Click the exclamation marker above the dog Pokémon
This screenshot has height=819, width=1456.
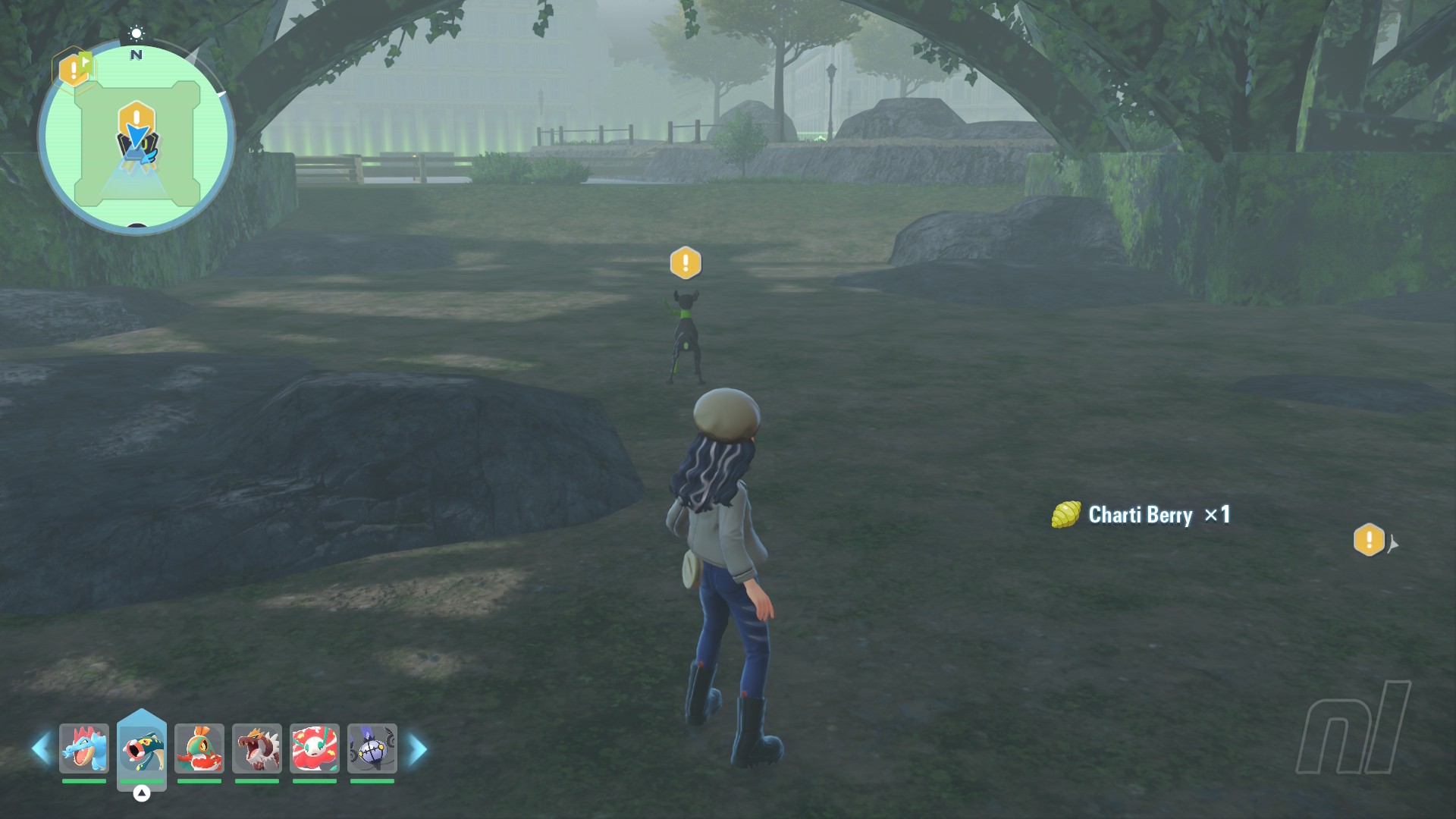[x=686, y=263]
